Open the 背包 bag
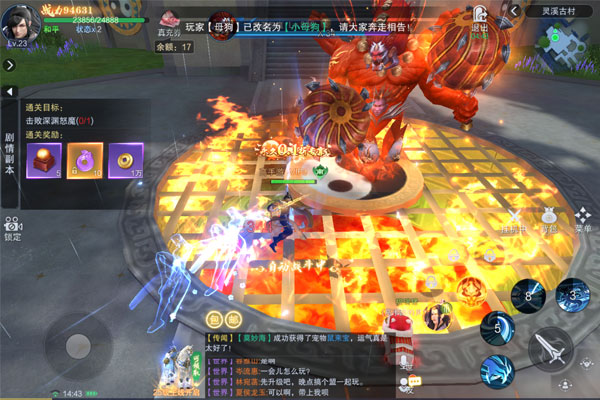Viewport: 600px width, 400px height. [548, 220]
